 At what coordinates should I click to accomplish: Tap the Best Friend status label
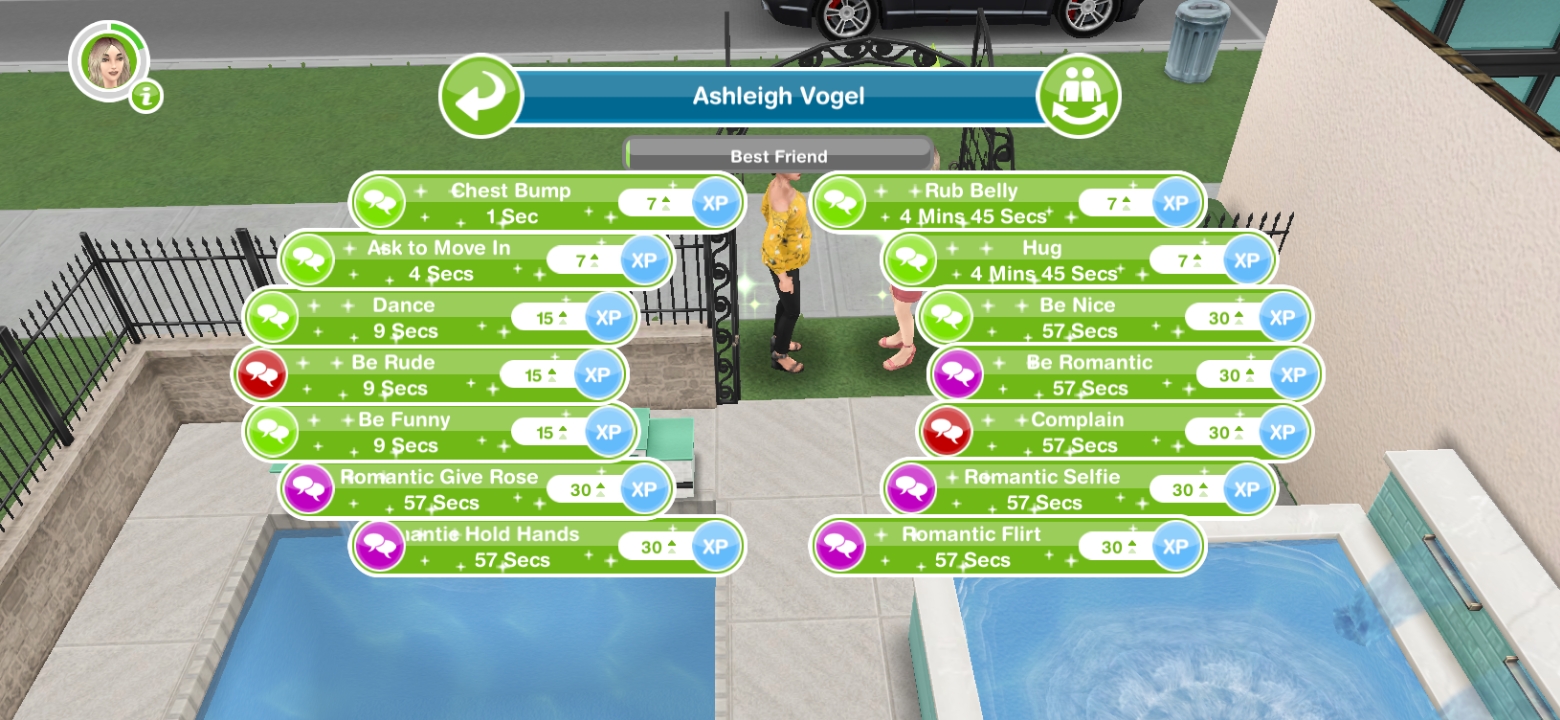(x=779, y=156)
